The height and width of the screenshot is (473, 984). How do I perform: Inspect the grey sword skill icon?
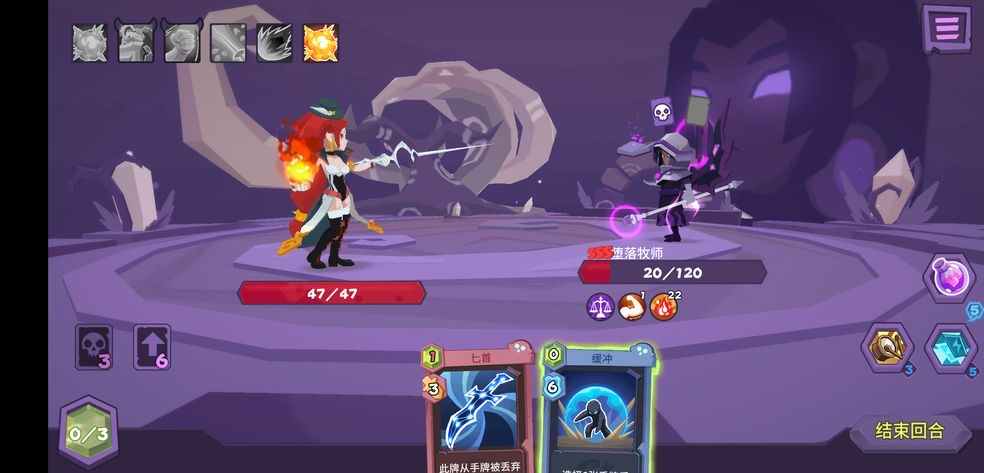tap(228, 43)
